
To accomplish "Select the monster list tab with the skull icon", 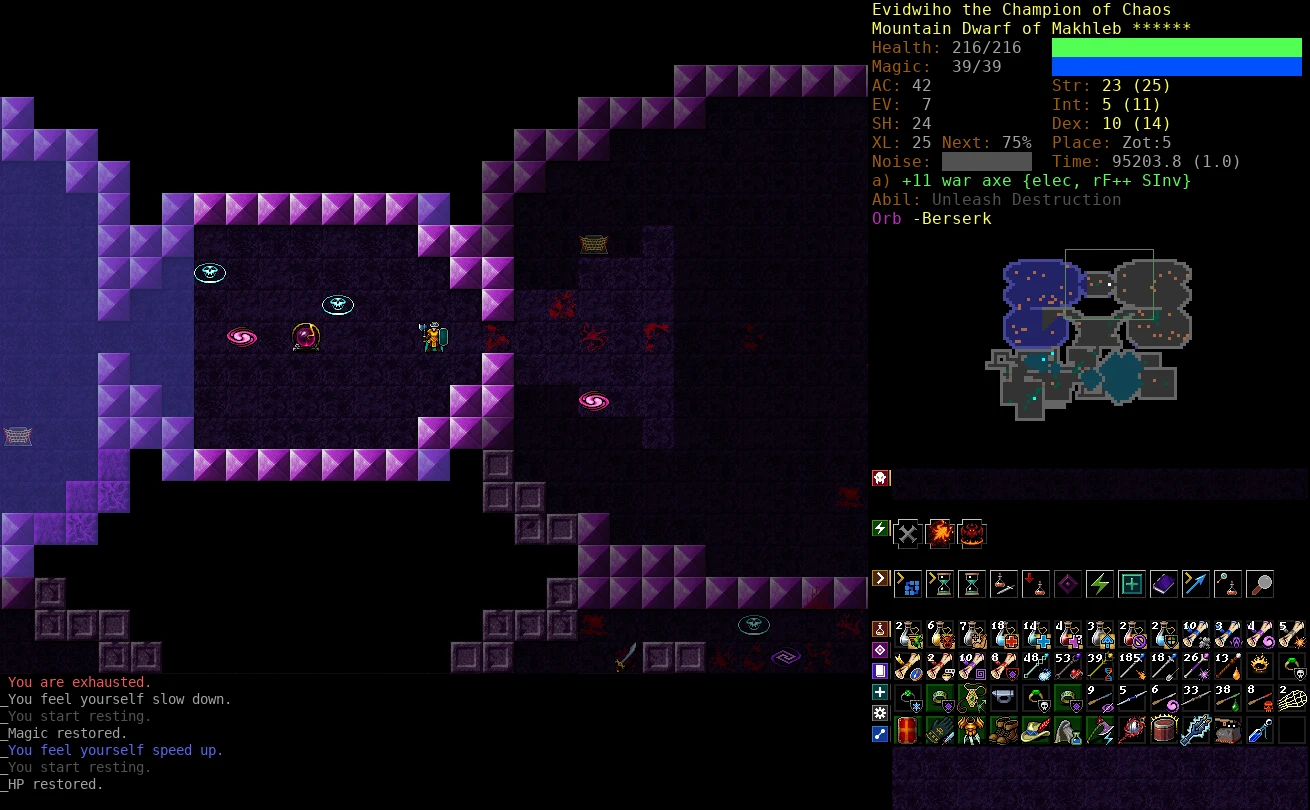I will 881,478.
